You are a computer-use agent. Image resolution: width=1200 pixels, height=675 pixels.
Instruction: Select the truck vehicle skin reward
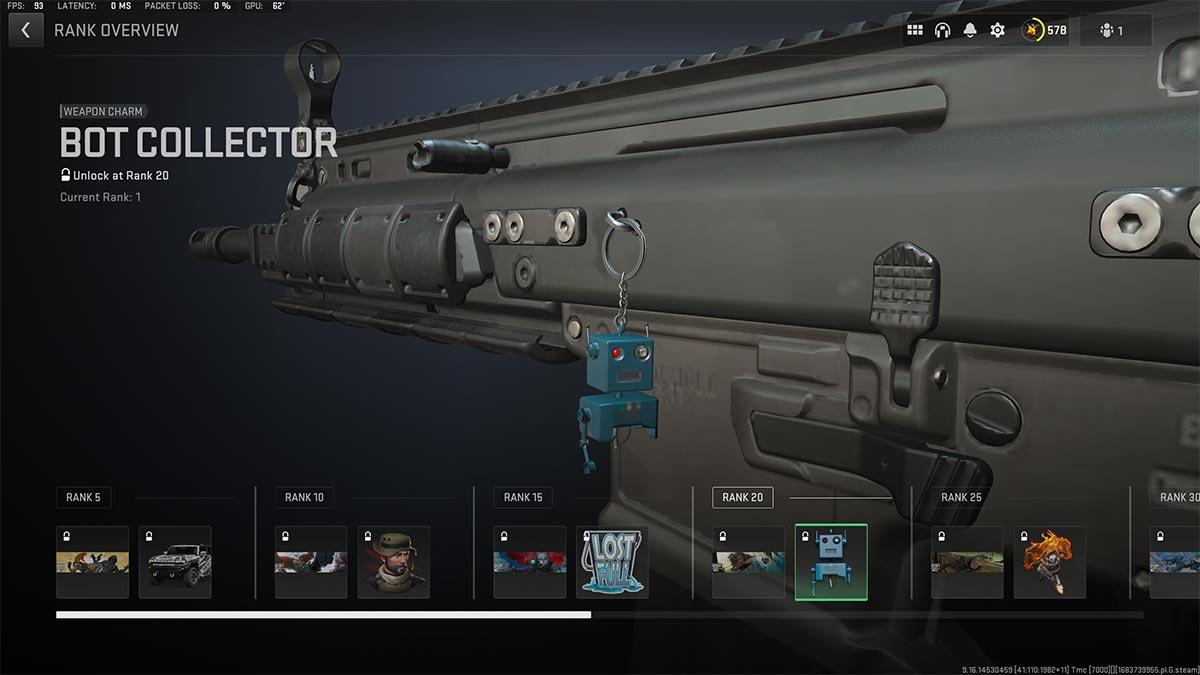175,562
